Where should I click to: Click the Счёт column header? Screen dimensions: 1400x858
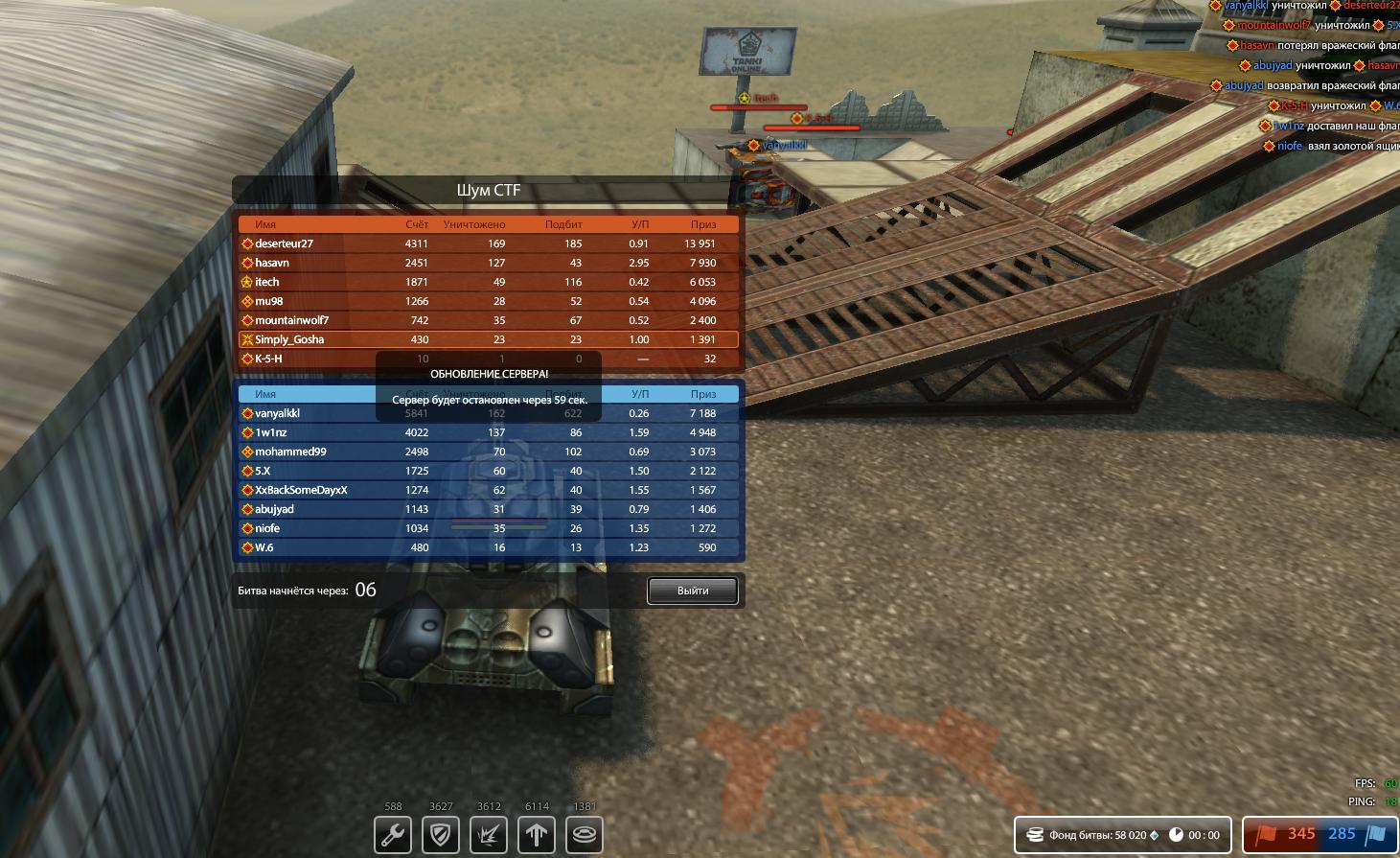point(417,223)
